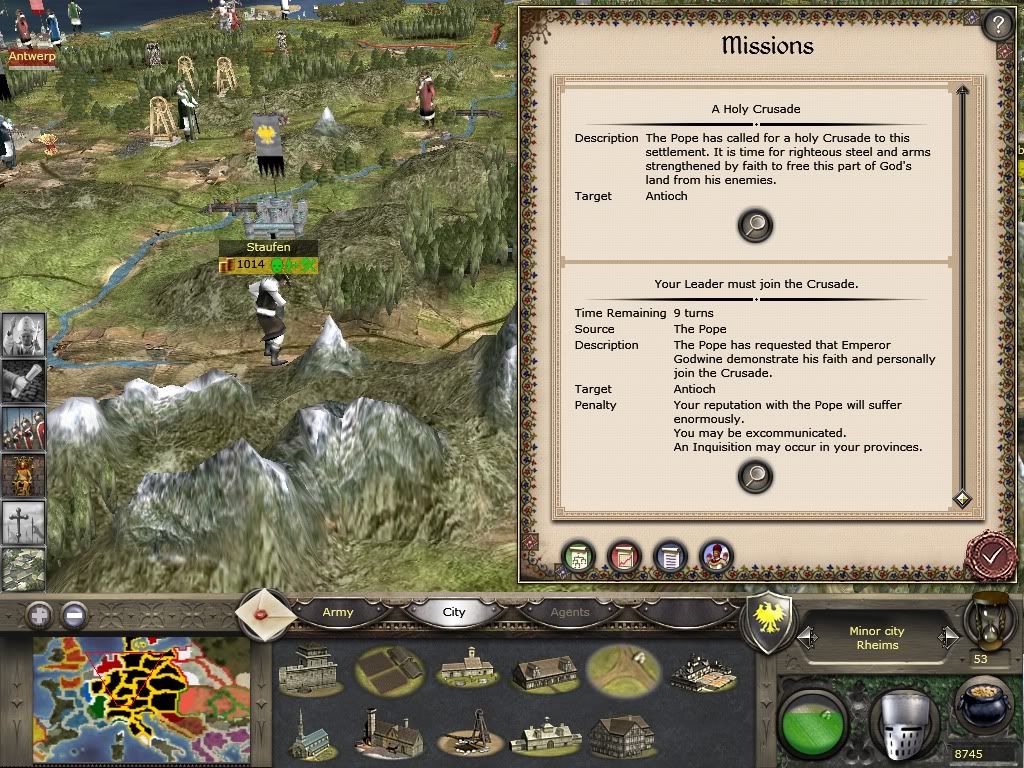Click the Pope portrait on the left sidebar
Viewport: 1024px width, 768px height.
pos(23,333)
